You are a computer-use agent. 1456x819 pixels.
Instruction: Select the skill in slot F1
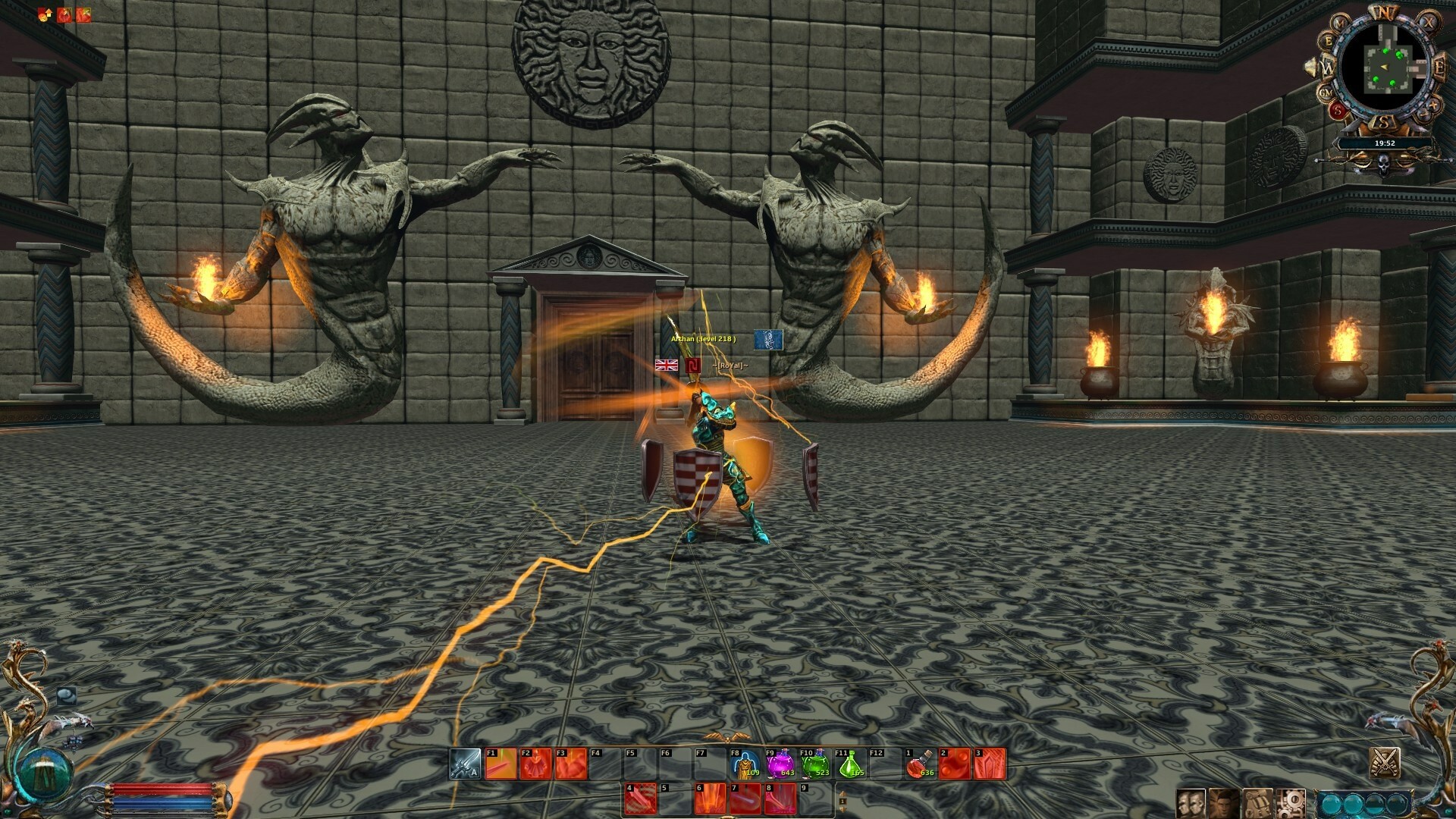(499, 763)
